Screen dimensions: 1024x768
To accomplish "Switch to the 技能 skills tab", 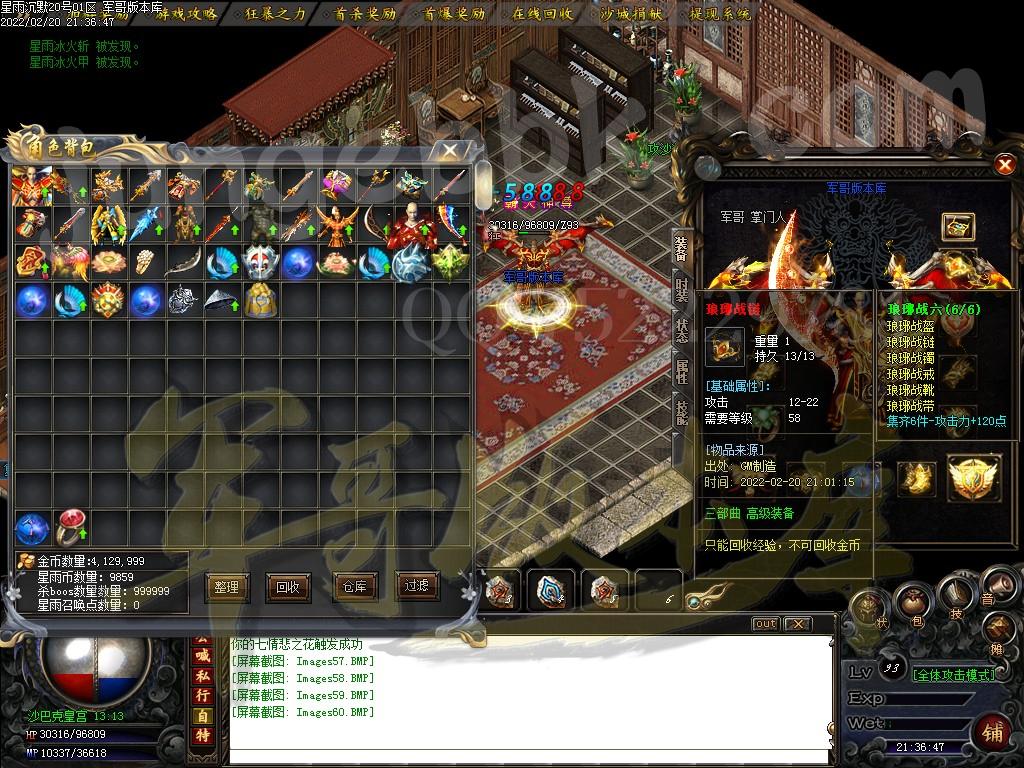I will 682,412.
